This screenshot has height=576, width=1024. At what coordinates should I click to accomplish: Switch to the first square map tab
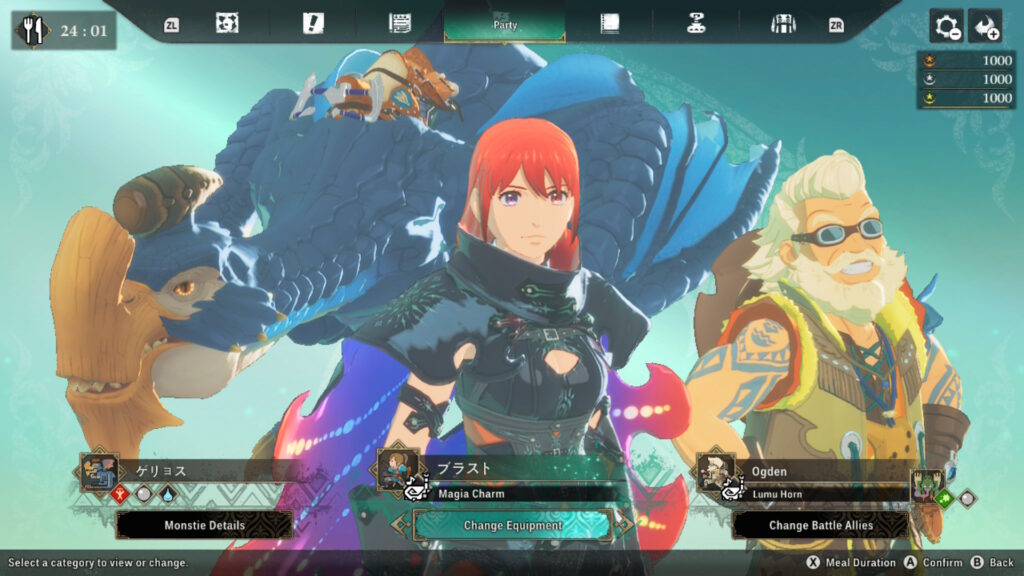(227, 24)
